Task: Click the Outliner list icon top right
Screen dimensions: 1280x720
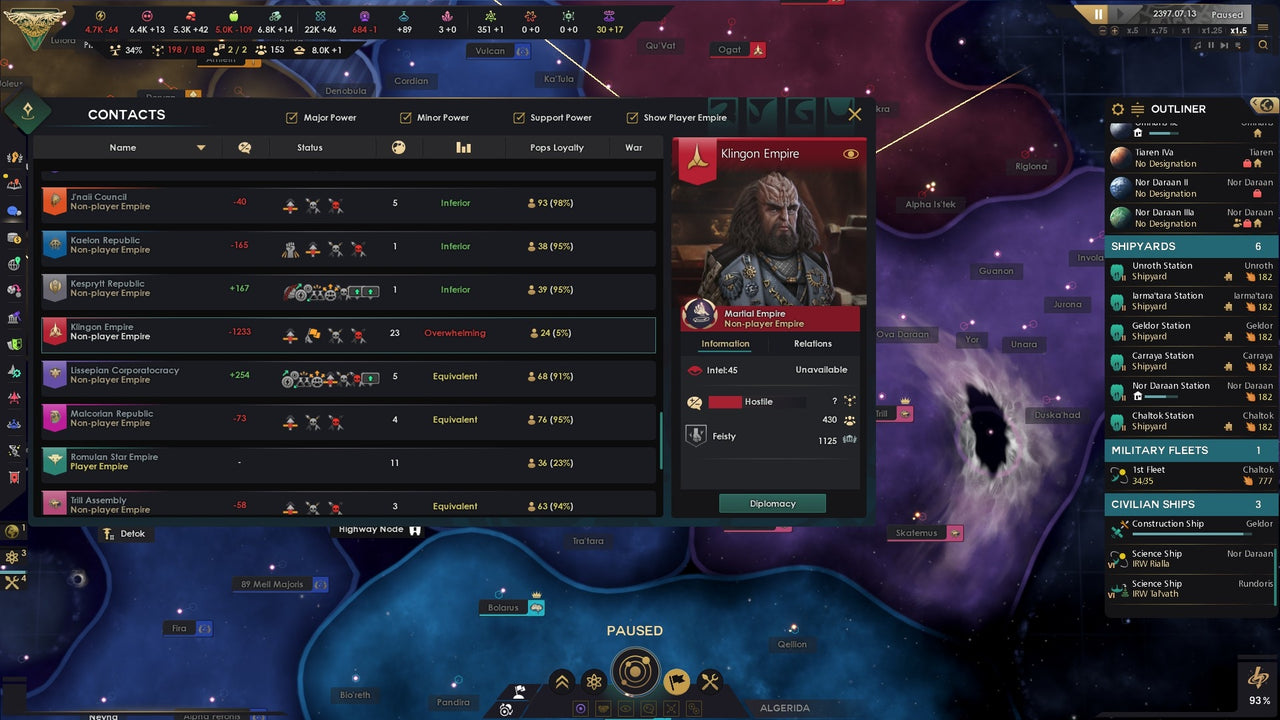Action: [1136, 109]
